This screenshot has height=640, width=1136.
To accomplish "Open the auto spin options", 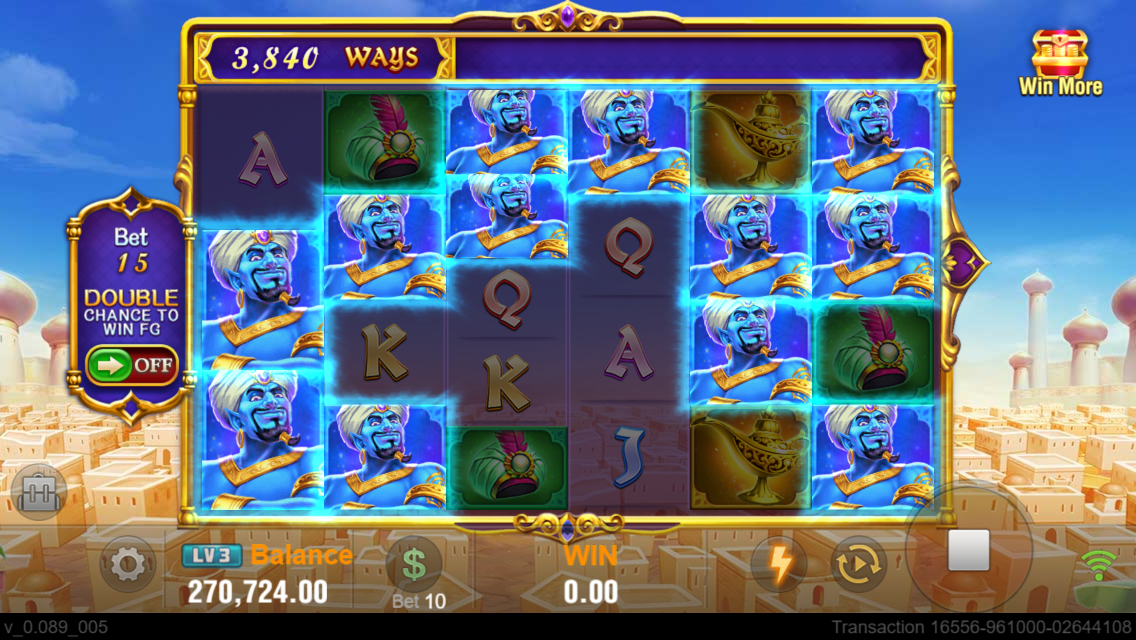I will pos(858,565).
